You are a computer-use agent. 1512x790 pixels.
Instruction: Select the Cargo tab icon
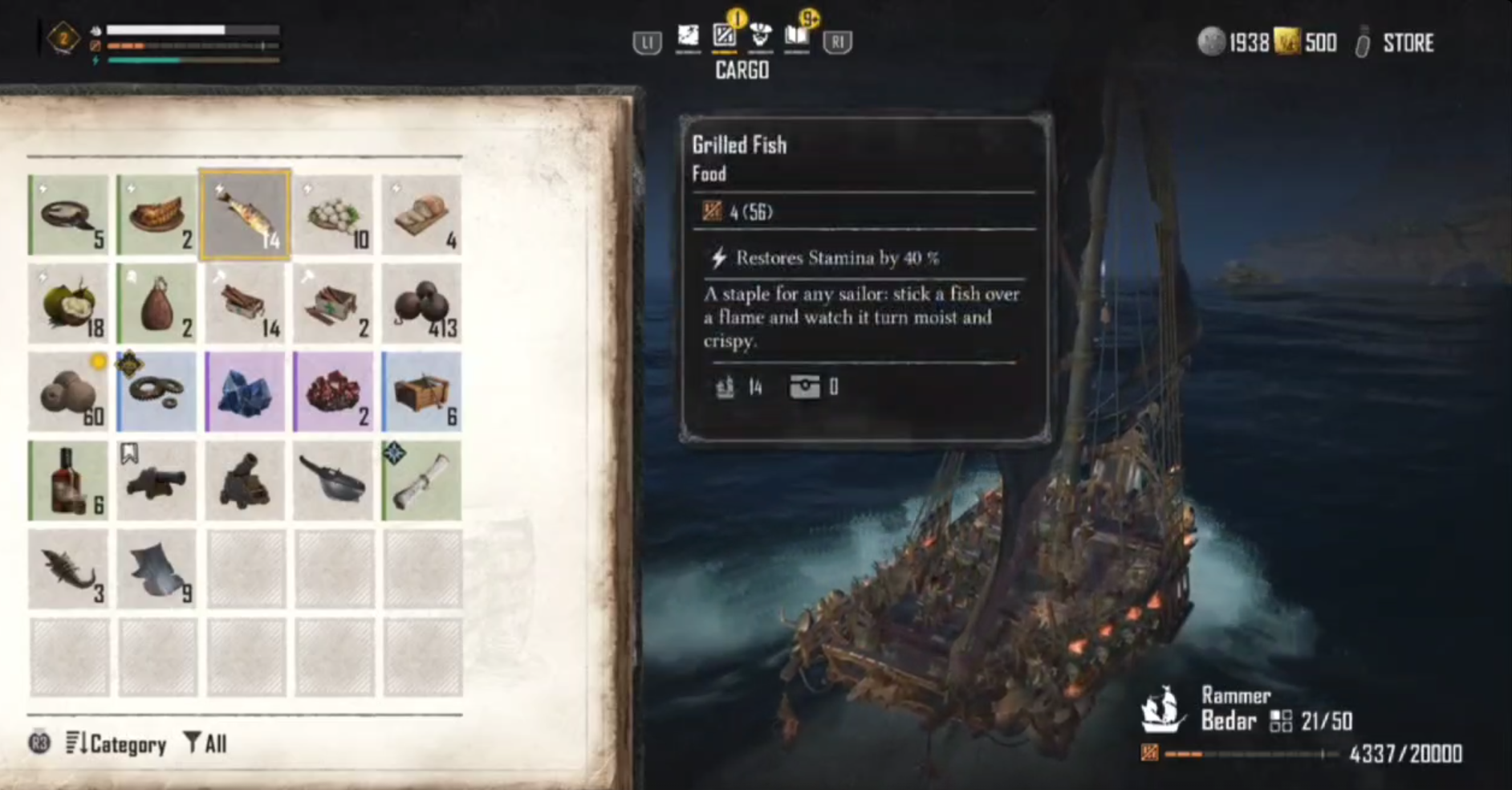724,37
